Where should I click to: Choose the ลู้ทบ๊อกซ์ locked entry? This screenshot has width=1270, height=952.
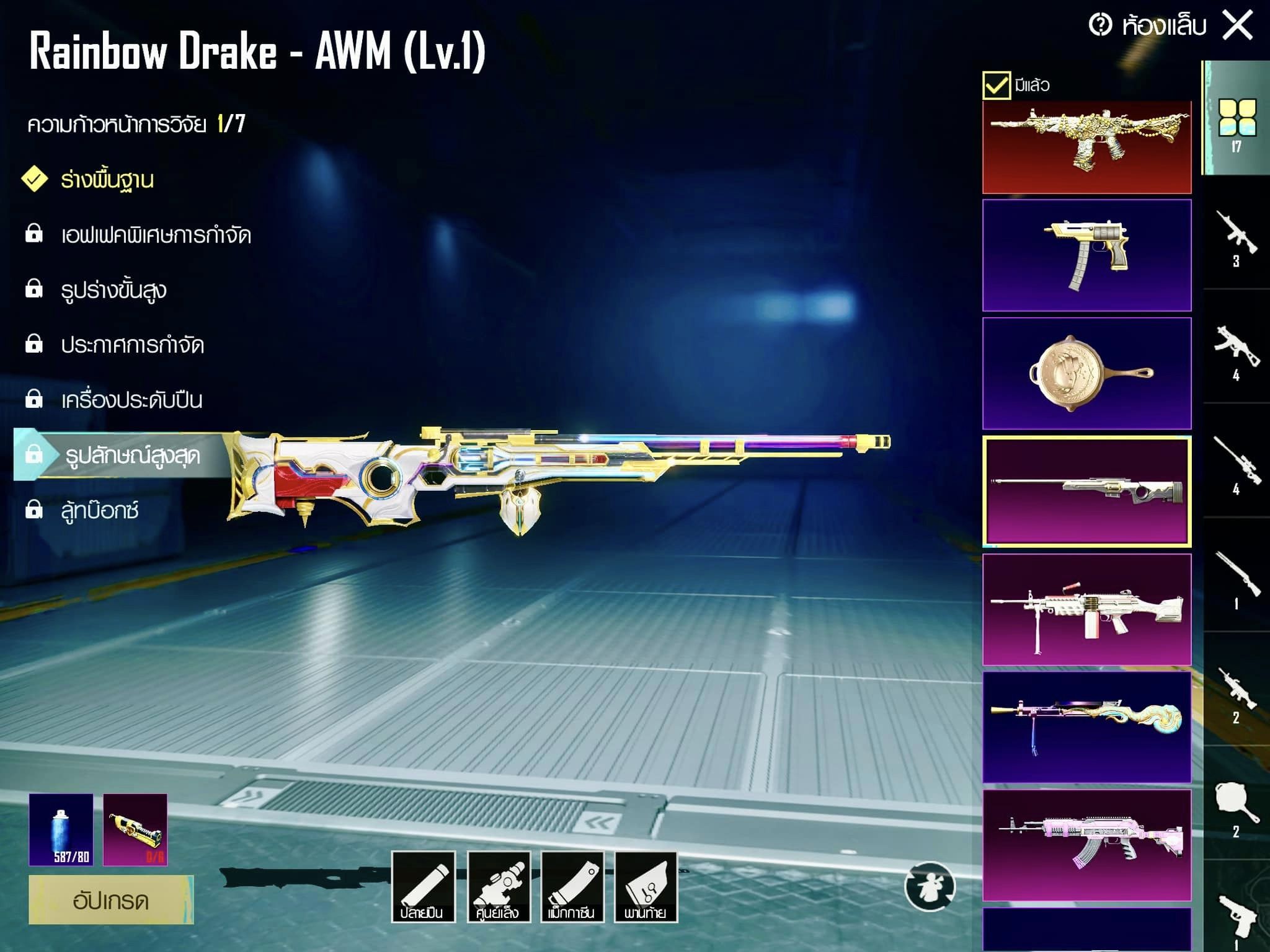click(99, 510)
